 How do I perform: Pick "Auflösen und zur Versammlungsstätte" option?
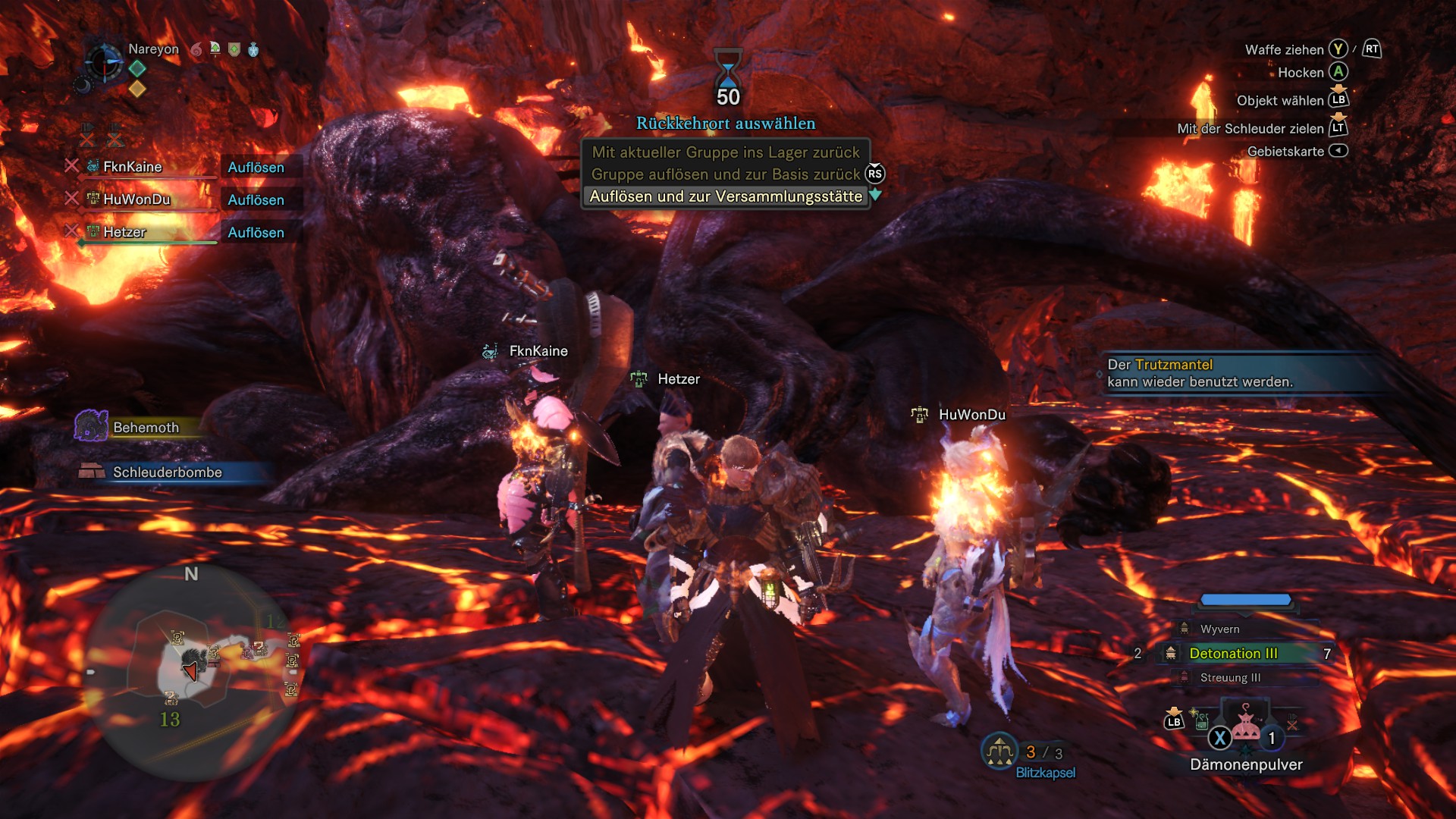click(725, 196)
